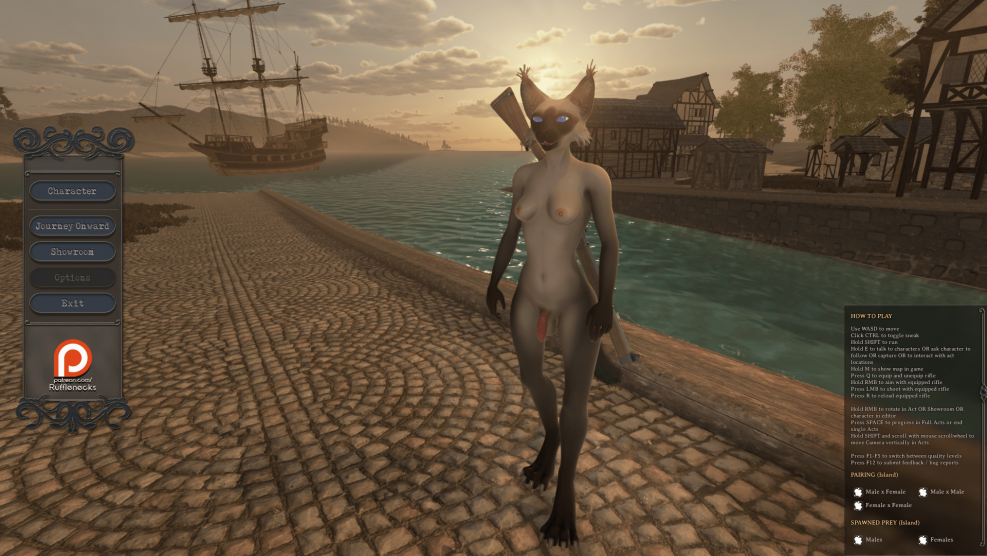Toggle the Males spawned prey checkbox
This screenshot has width=987, height=556.
[858, 540]
